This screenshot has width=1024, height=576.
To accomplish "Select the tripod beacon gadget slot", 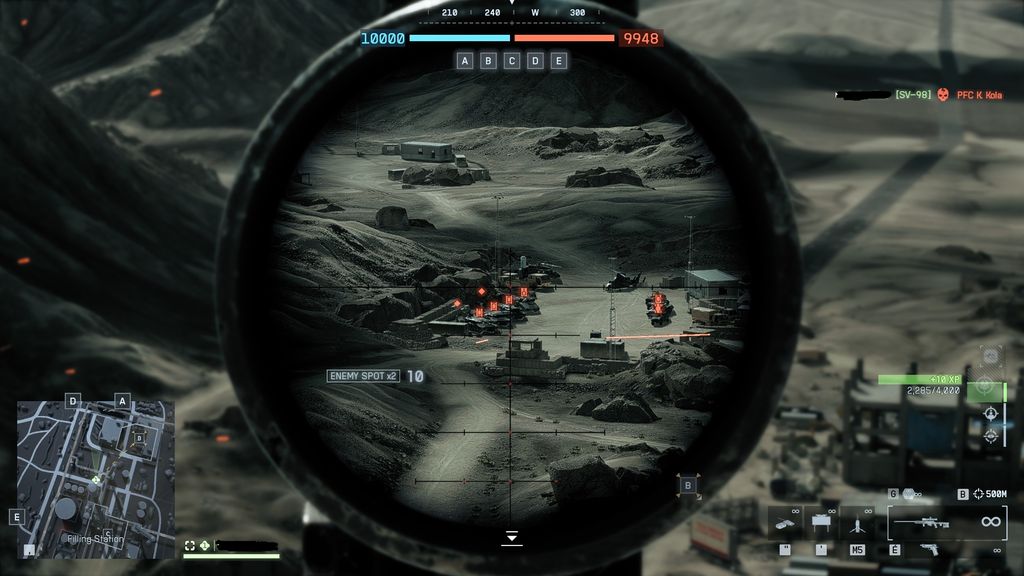I will (x=858, y=522).
